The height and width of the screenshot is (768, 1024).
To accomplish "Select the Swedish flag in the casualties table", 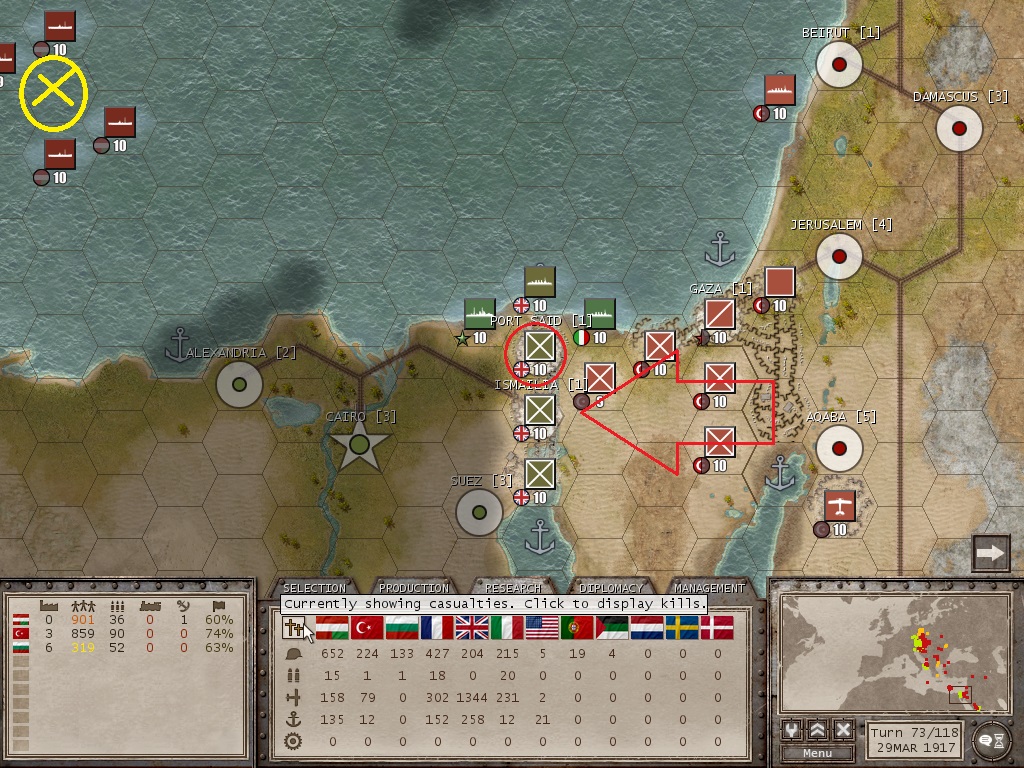I will (x=683, y=628).
